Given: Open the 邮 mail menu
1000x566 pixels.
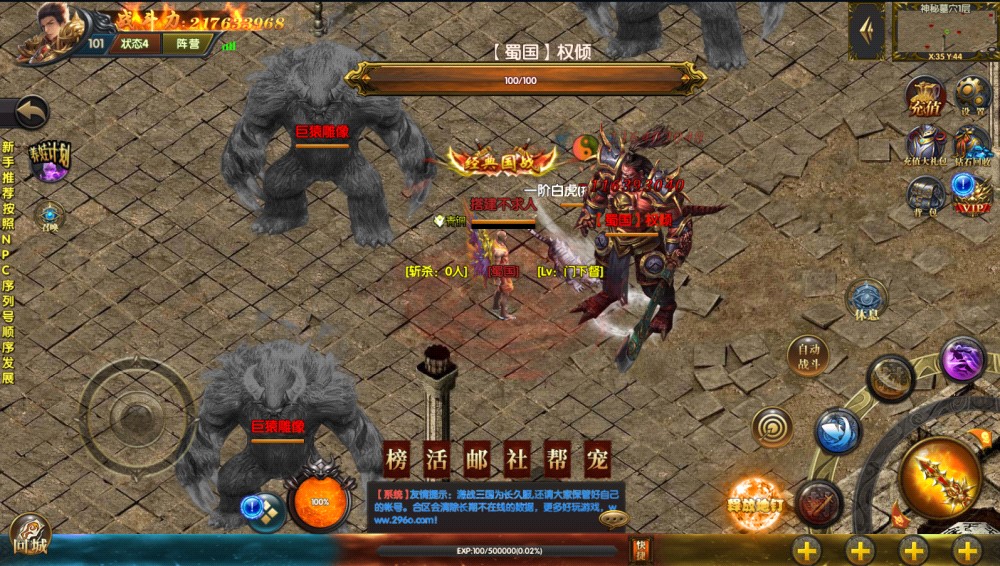Looking at the screenshot, I should click(477, 460).
